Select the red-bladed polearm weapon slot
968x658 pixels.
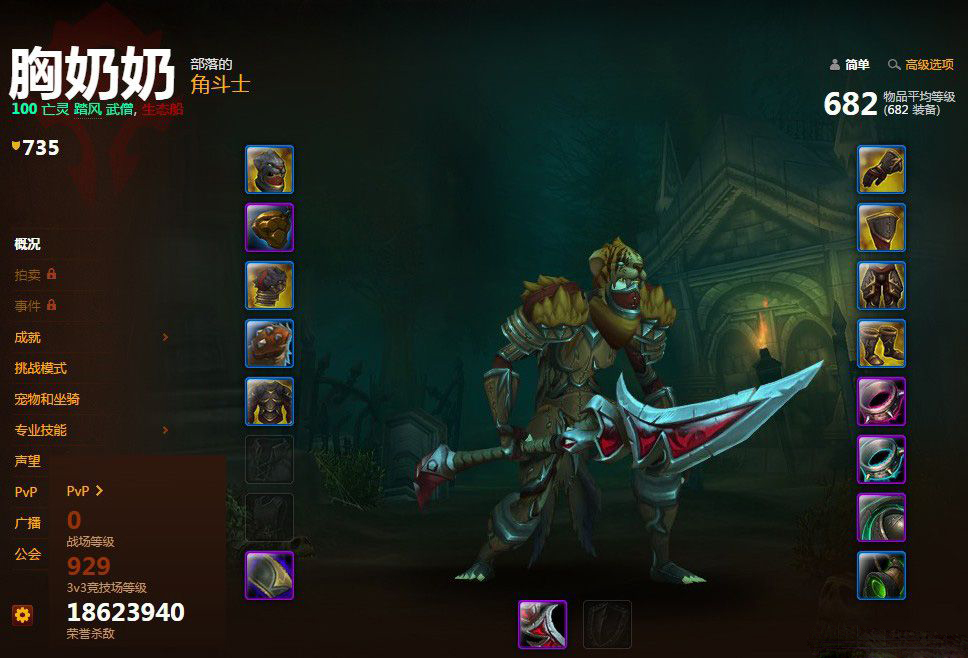[543, 624]
